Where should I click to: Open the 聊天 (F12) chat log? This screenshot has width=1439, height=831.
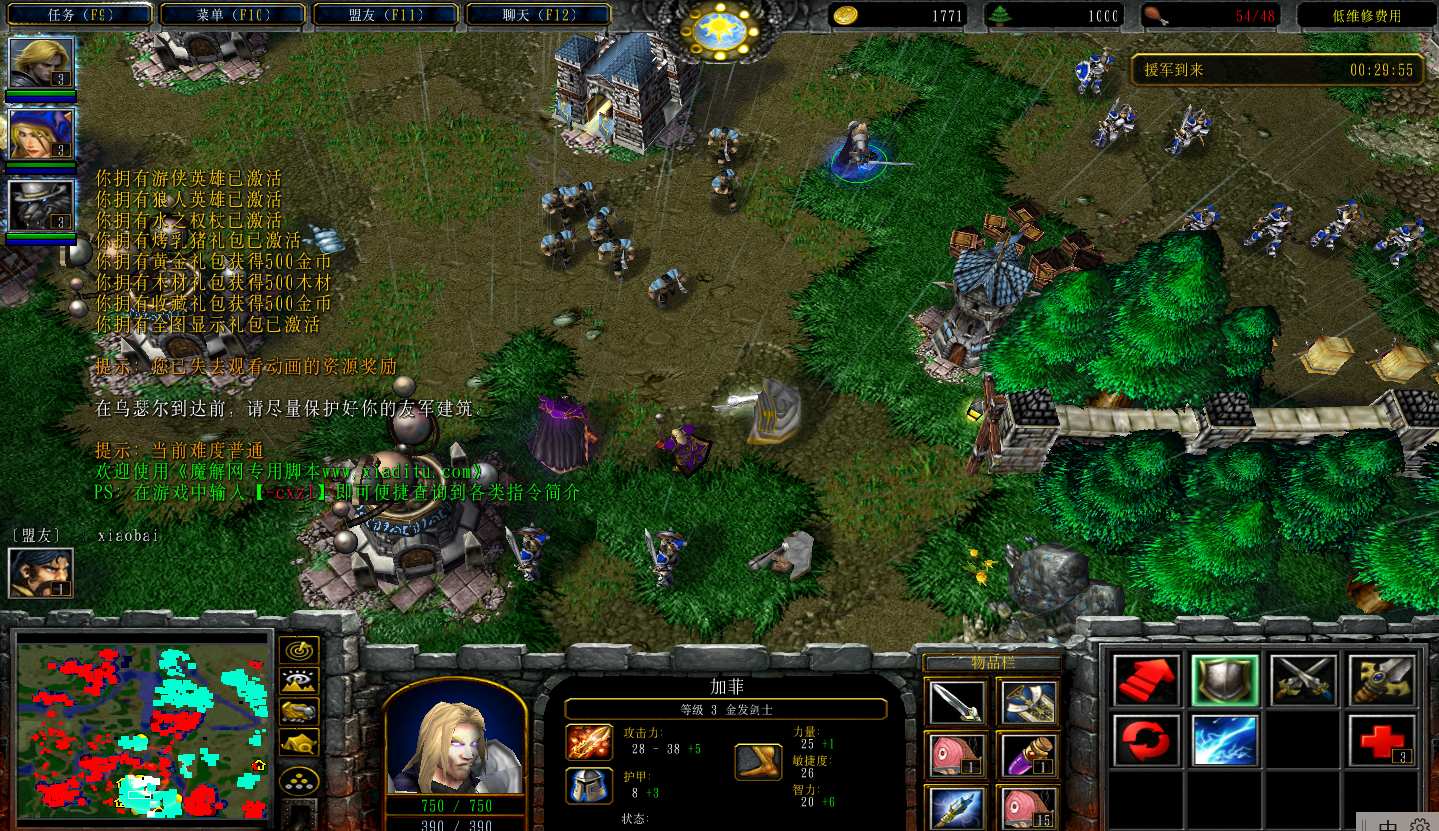[x=538, y=15]
